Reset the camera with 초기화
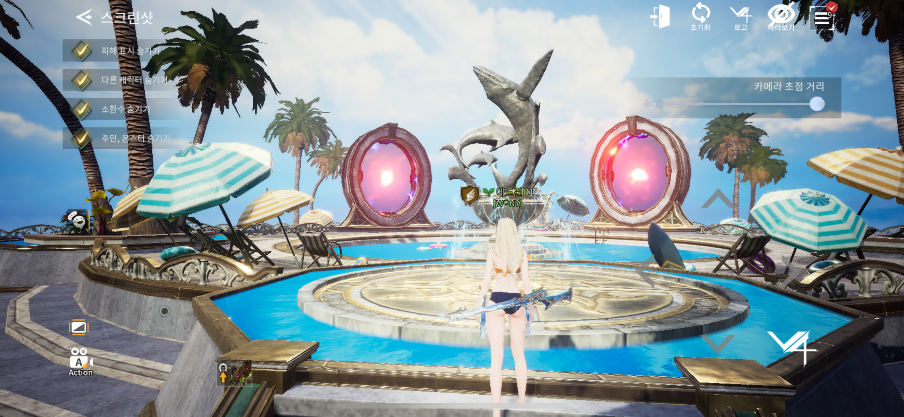This screenshot has width=904, height=417. coord(700,16)
